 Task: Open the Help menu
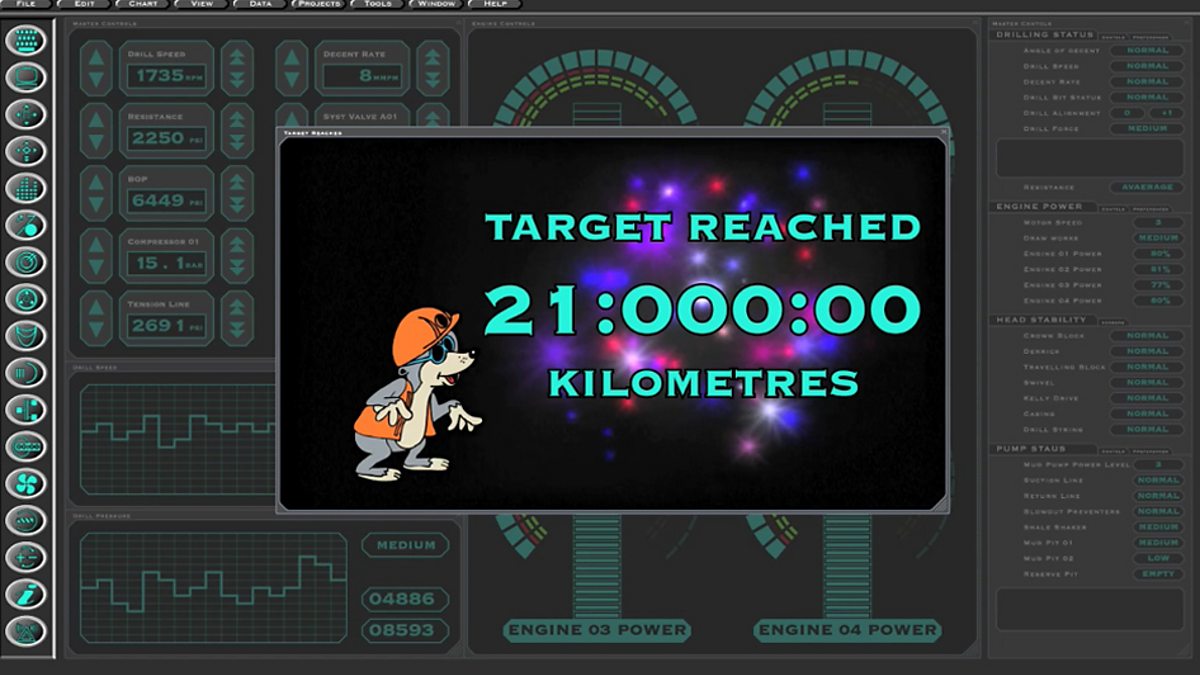495,5
